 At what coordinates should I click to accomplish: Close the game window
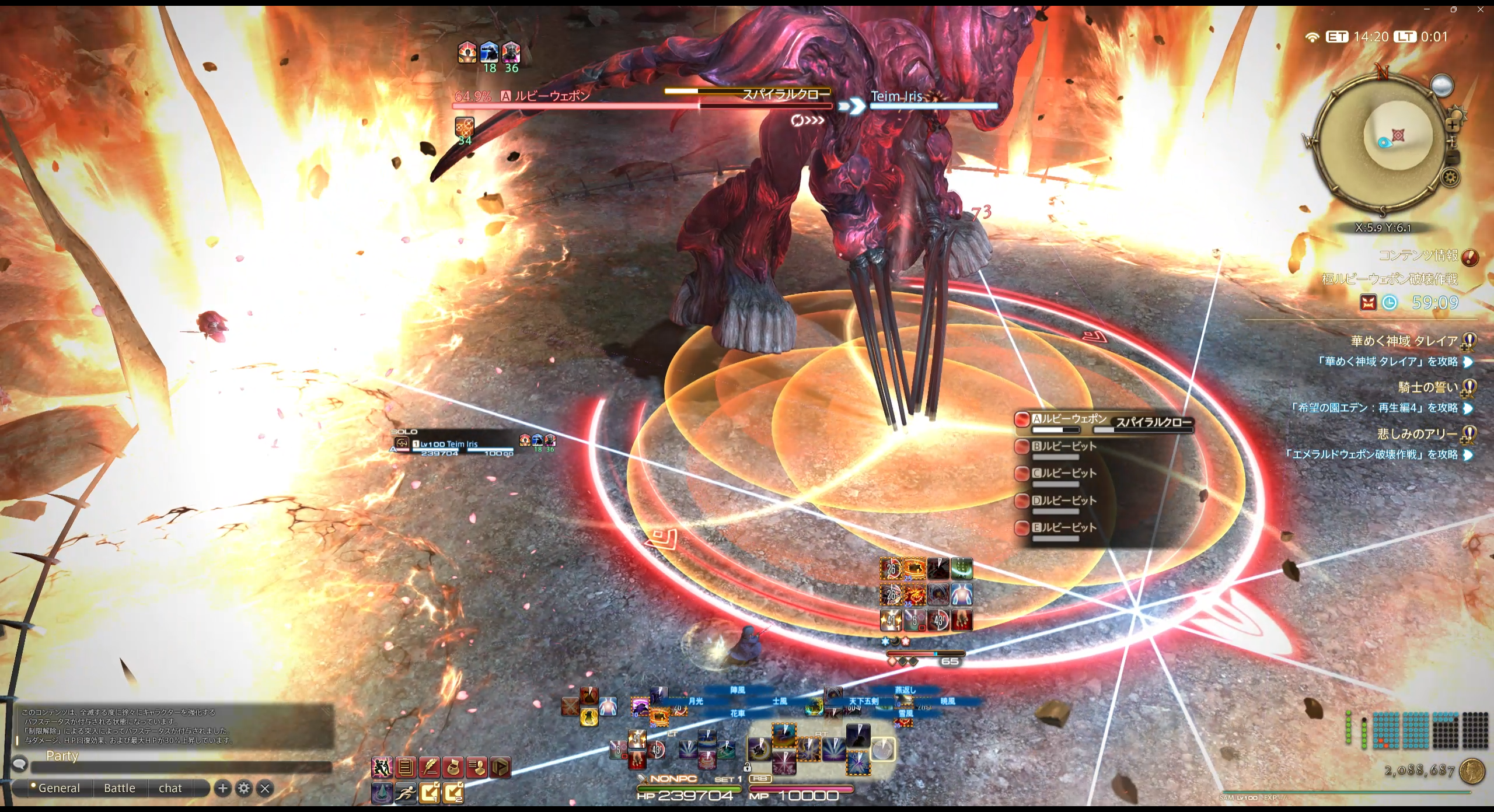click(1480, 9)
